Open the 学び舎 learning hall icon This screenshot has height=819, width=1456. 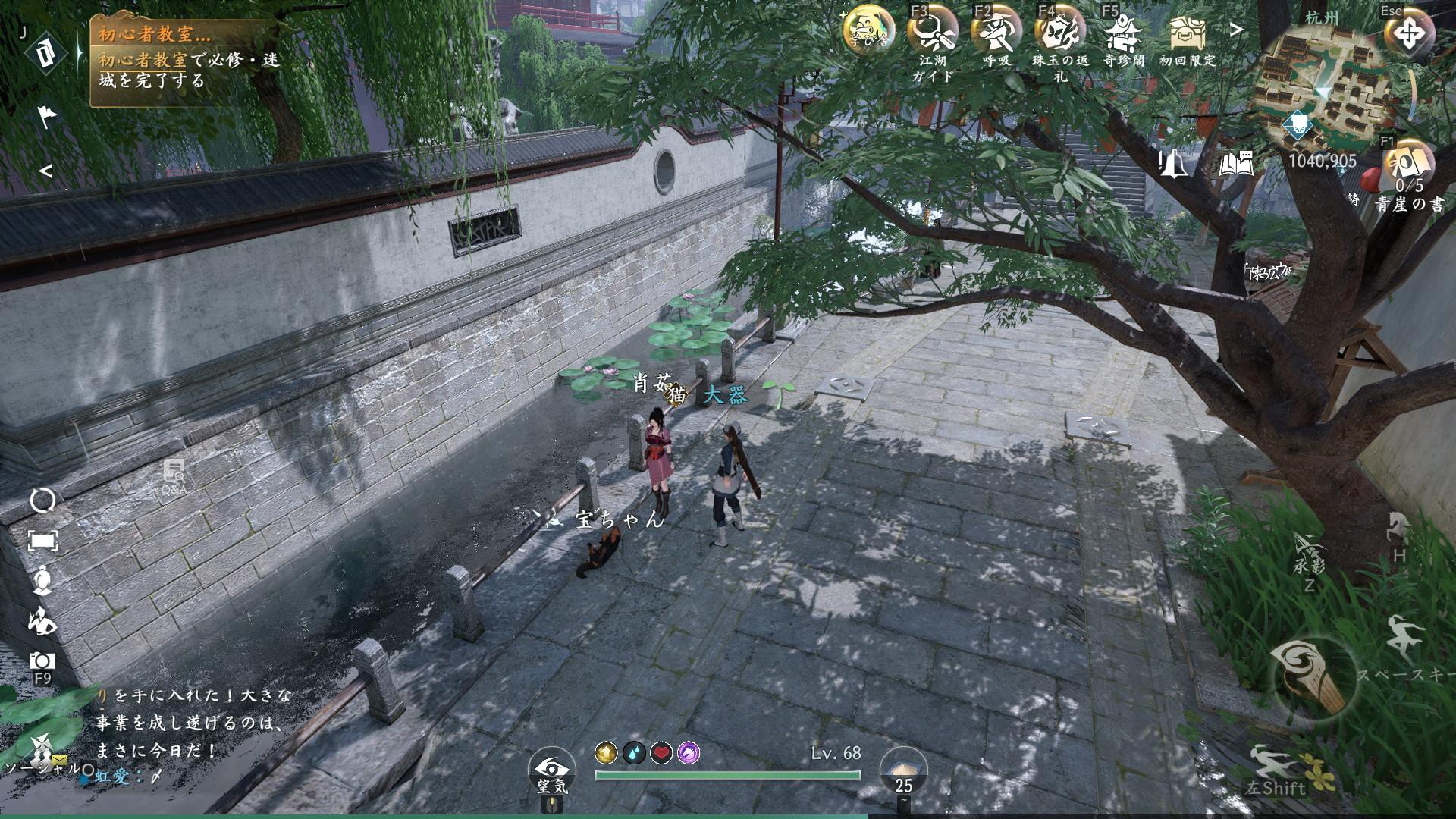click(868, 32)
